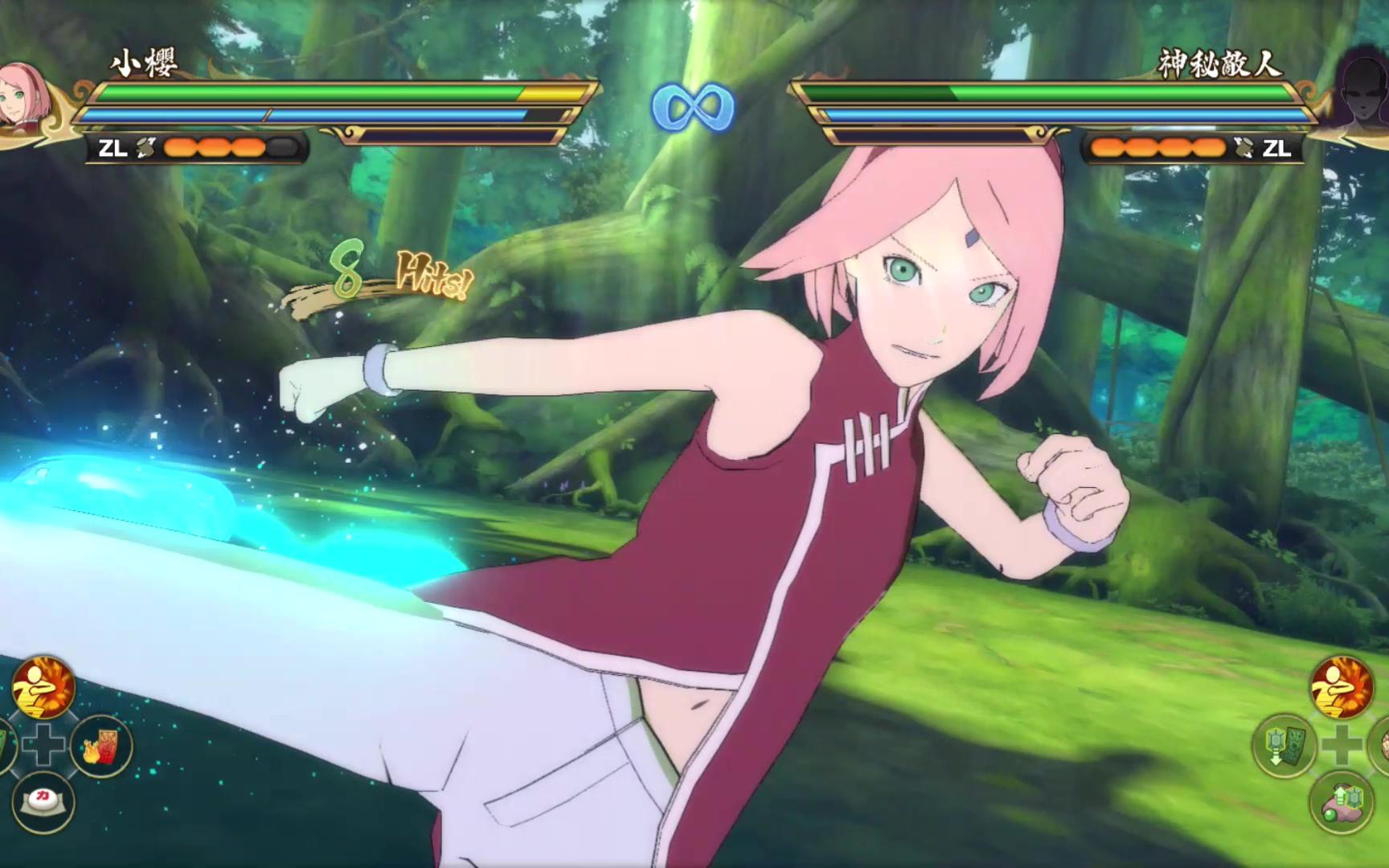
Task: Click Sakura's character portrait
Action: [24, 100]
